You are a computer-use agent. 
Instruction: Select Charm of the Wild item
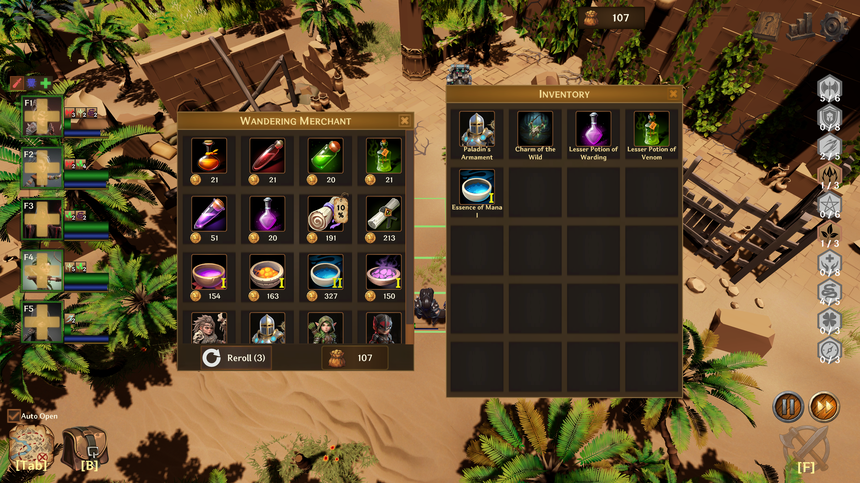point(535,129)
